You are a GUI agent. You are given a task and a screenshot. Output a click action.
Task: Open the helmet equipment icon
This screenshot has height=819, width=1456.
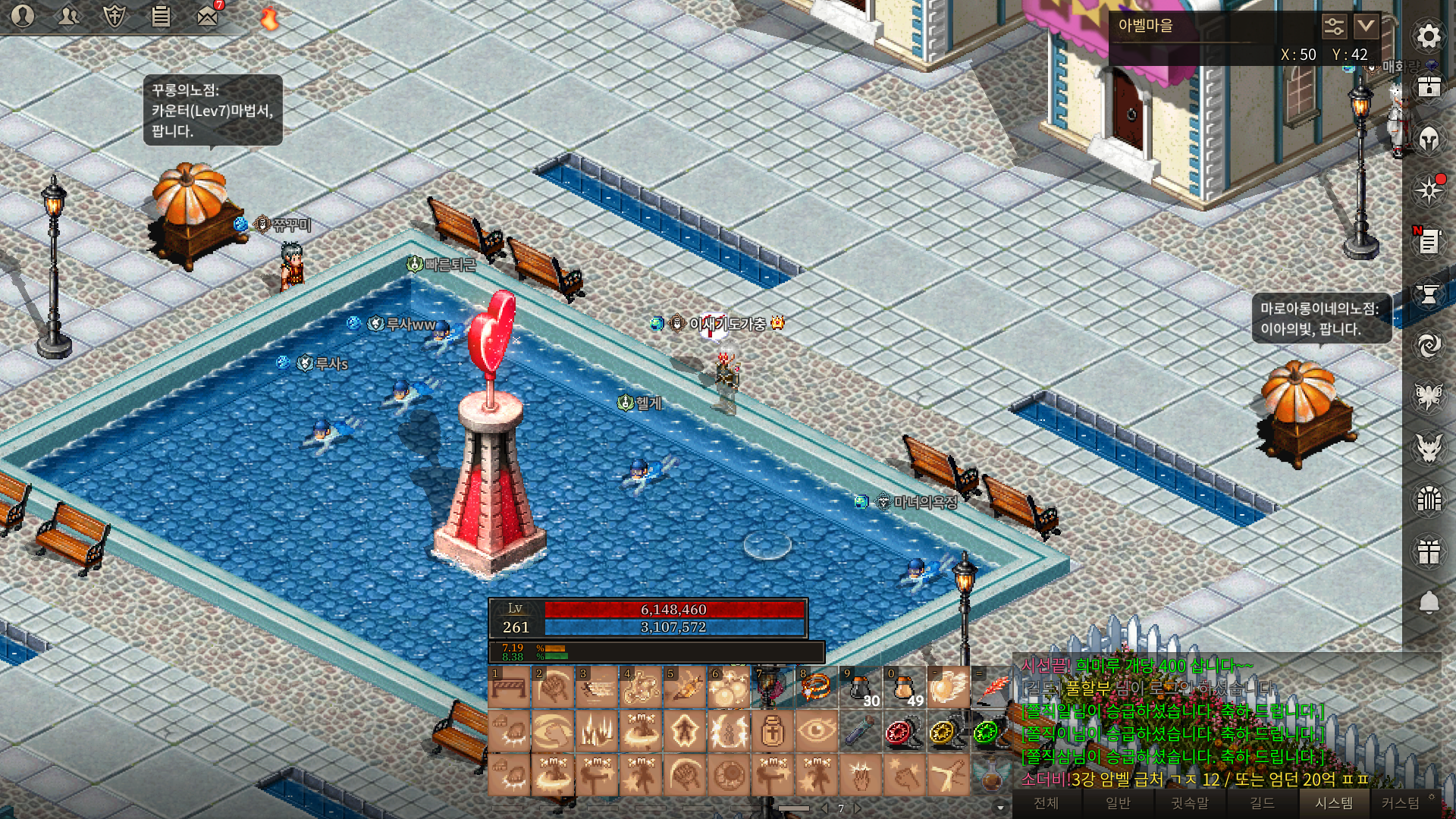tap(1429, 140)
